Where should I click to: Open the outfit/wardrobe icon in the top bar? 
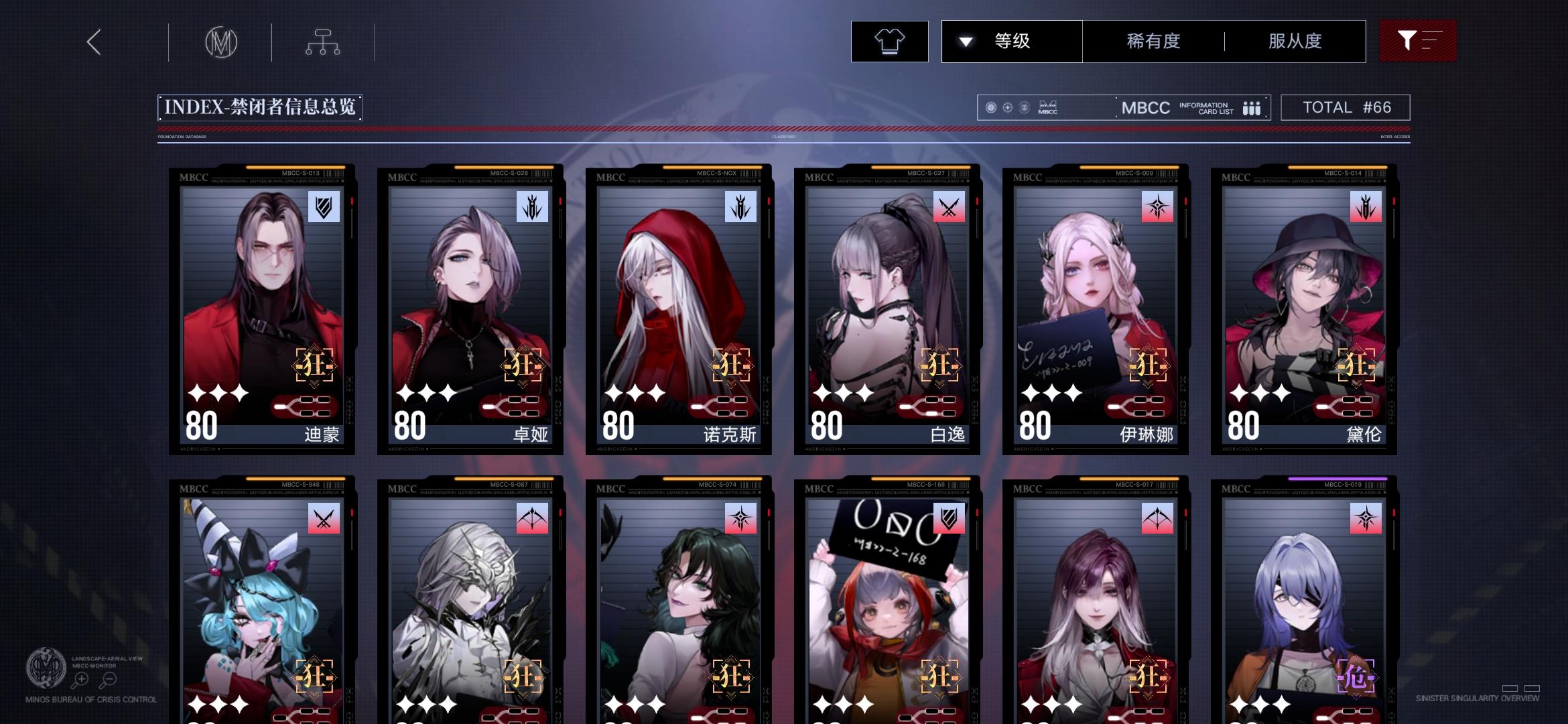(889, 41)
